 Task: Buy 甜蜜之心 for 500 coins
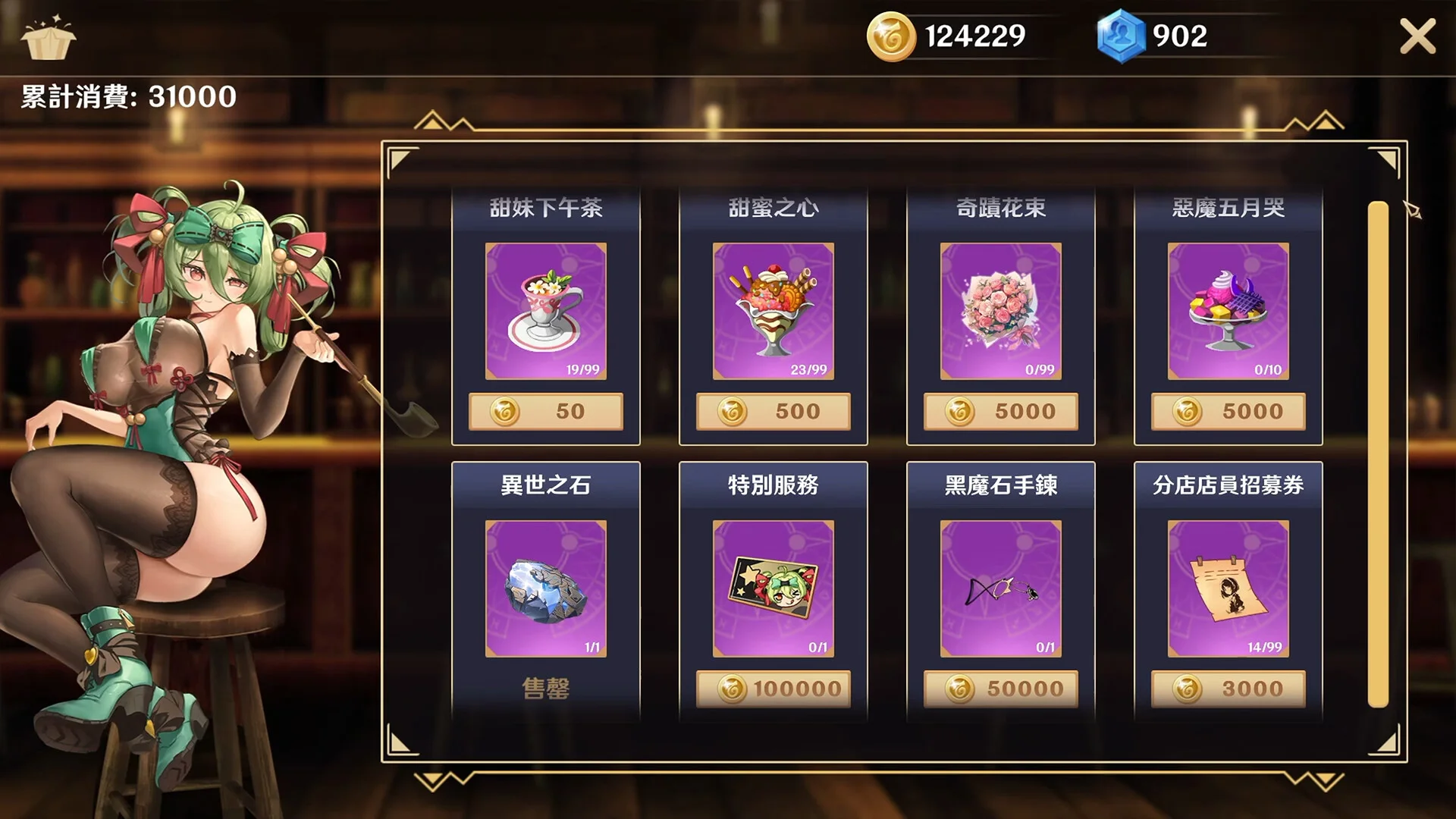click(773, 411)
